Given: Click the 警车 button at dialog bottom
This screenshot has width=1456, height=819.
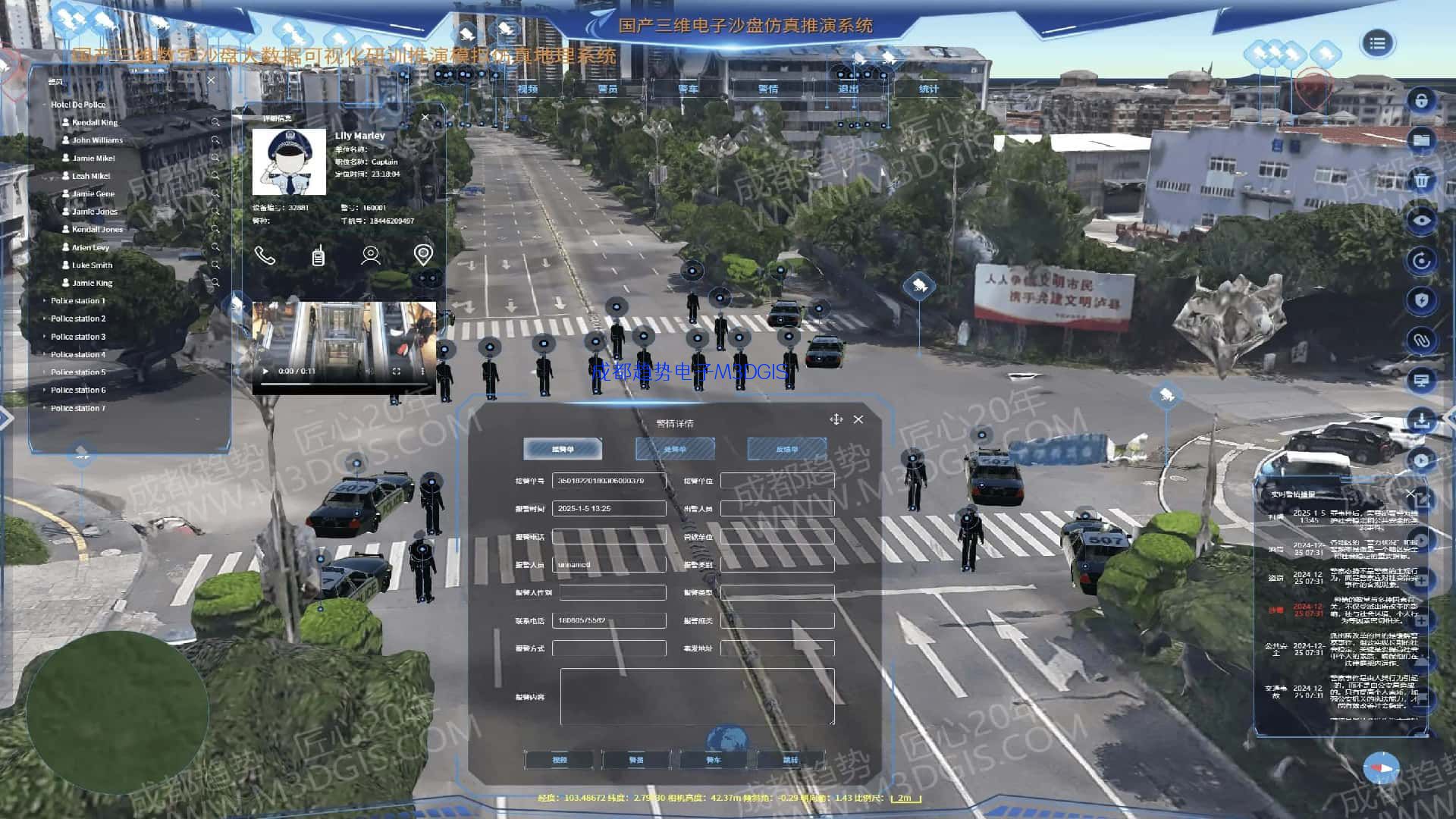Looking at the screenshot, I should pyautogui.click(x=713, y=760).
